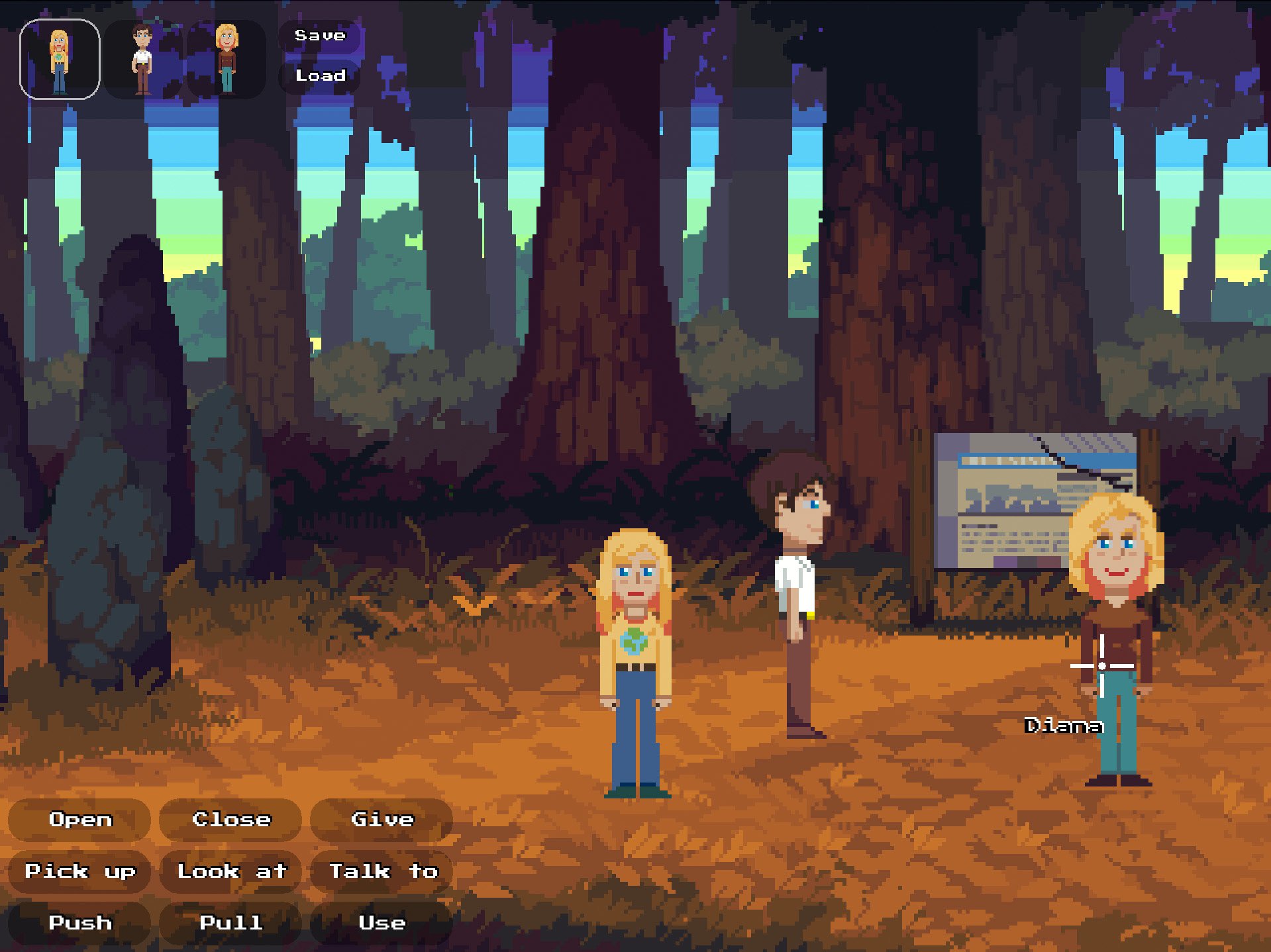Click the Use verb
The height and width of the screenshot is (952, 1271).
pos(382,923)
